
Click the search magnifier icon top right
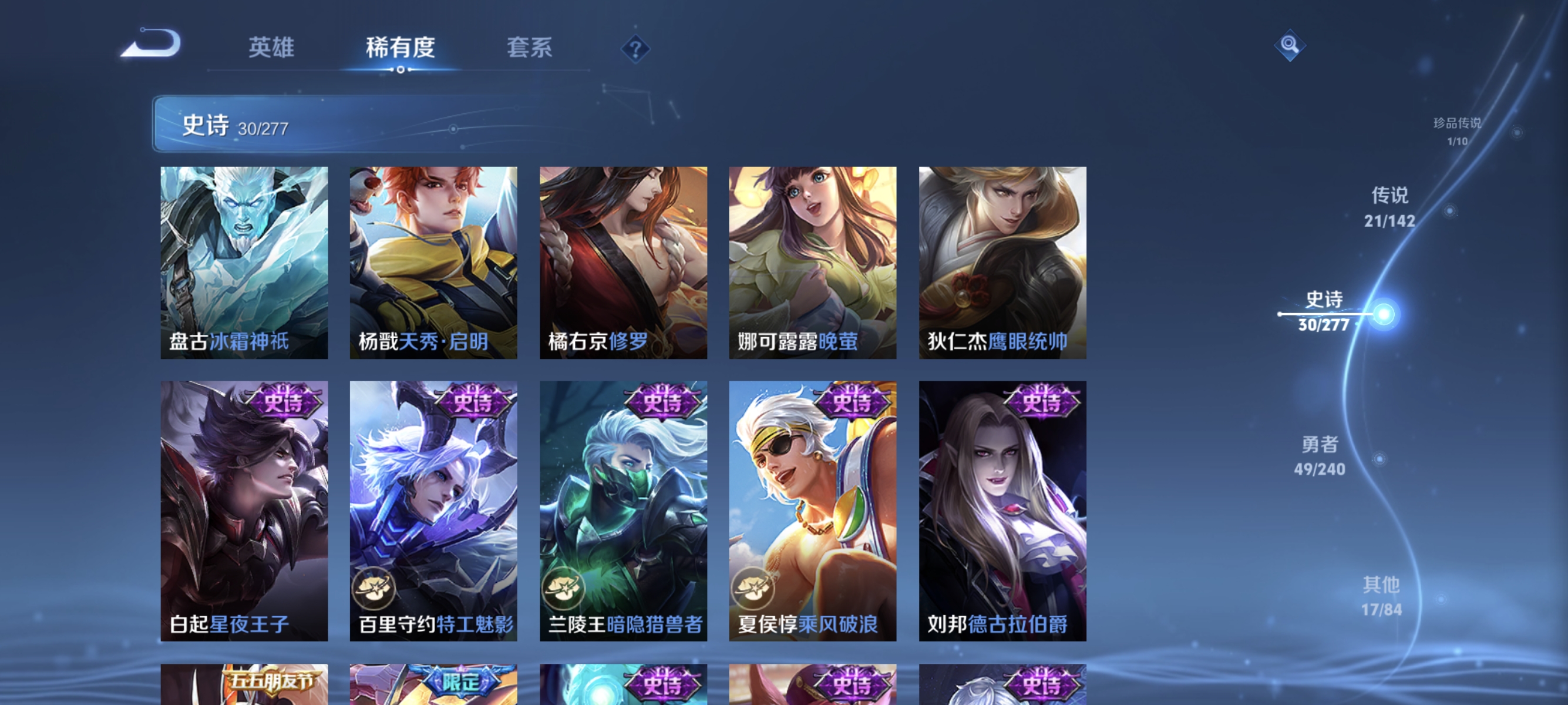pyautogui.click(x=1290, y=45)
